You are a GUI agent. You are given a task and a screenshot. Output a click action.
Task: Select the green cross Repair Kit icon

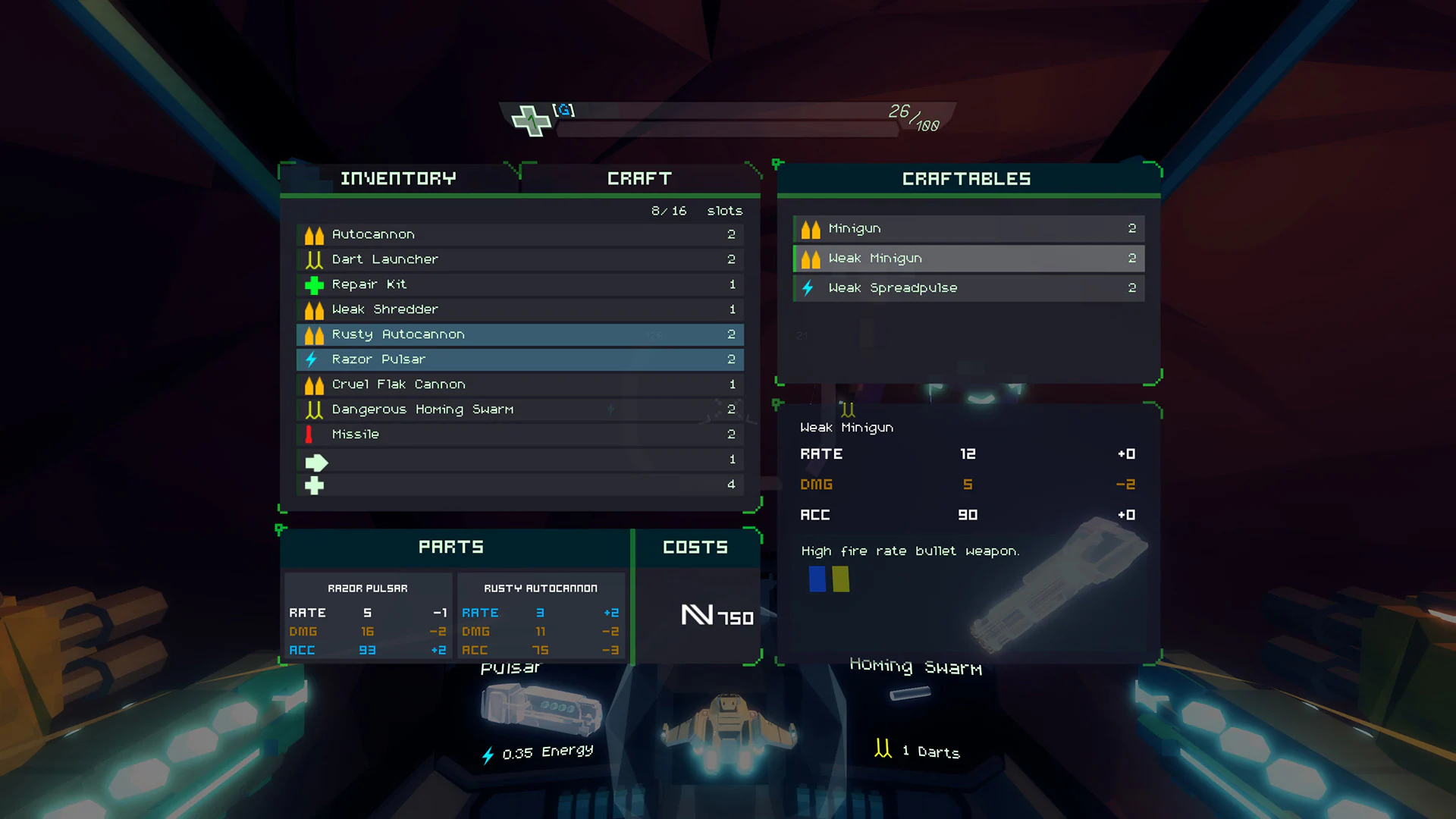314,284
